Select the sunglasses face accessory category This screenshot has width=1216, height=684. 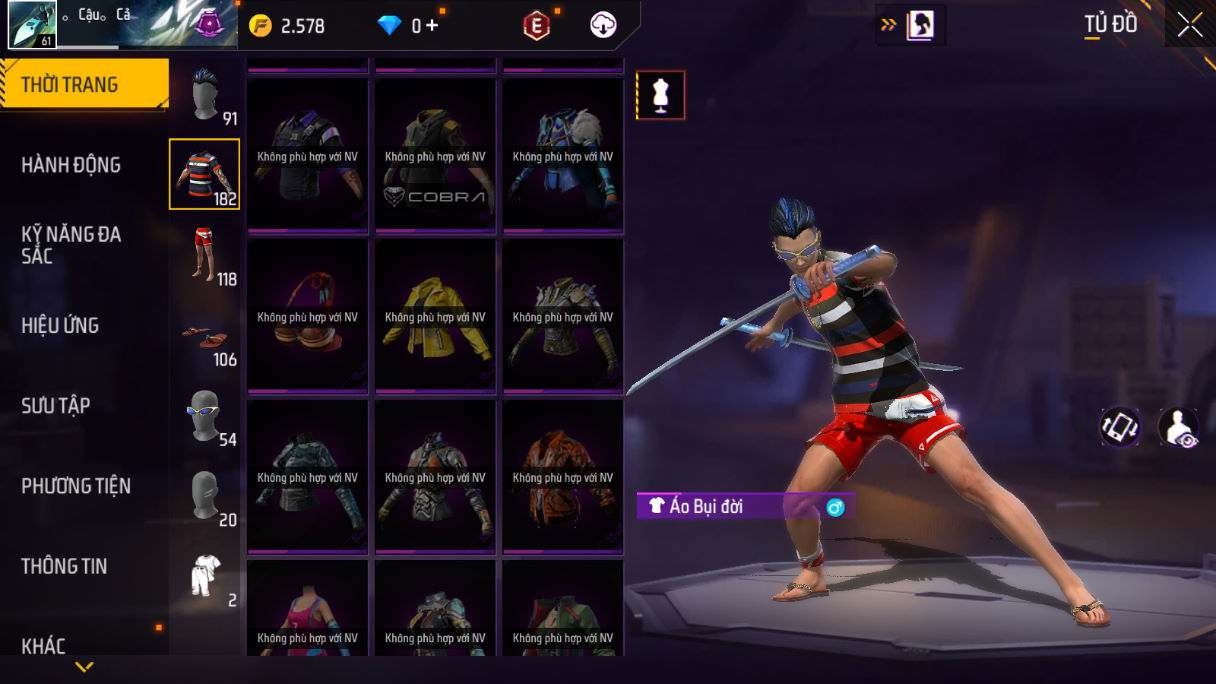(x=204, y=415)
